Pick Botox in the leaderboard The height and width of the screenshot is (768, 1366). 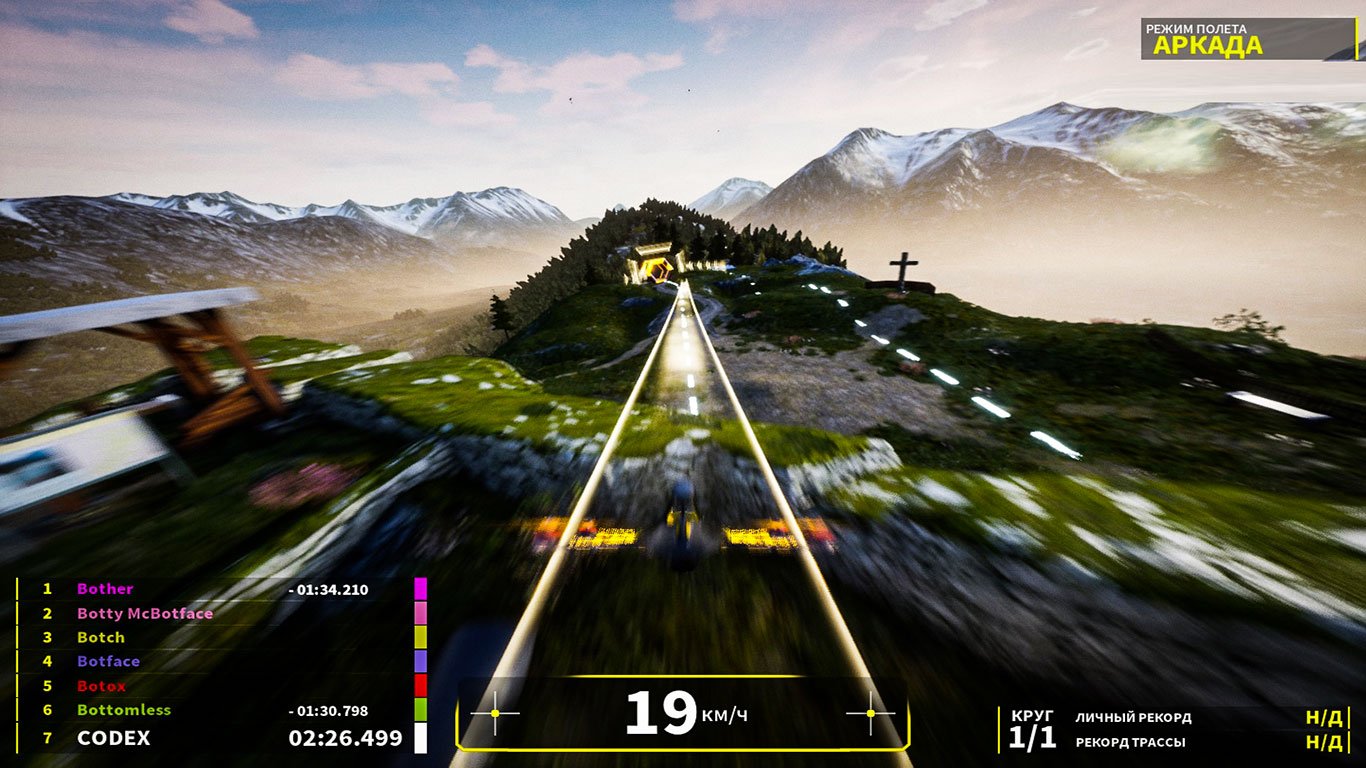point(101,686)
